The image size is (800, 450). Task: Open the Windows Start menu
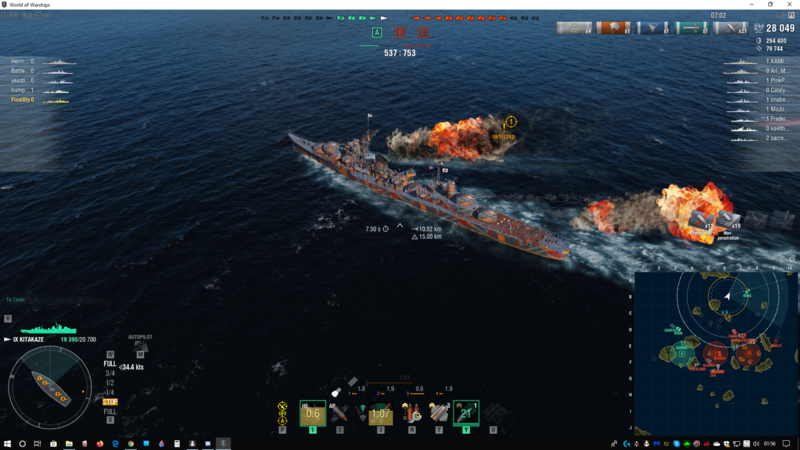[x=7, y=443]
